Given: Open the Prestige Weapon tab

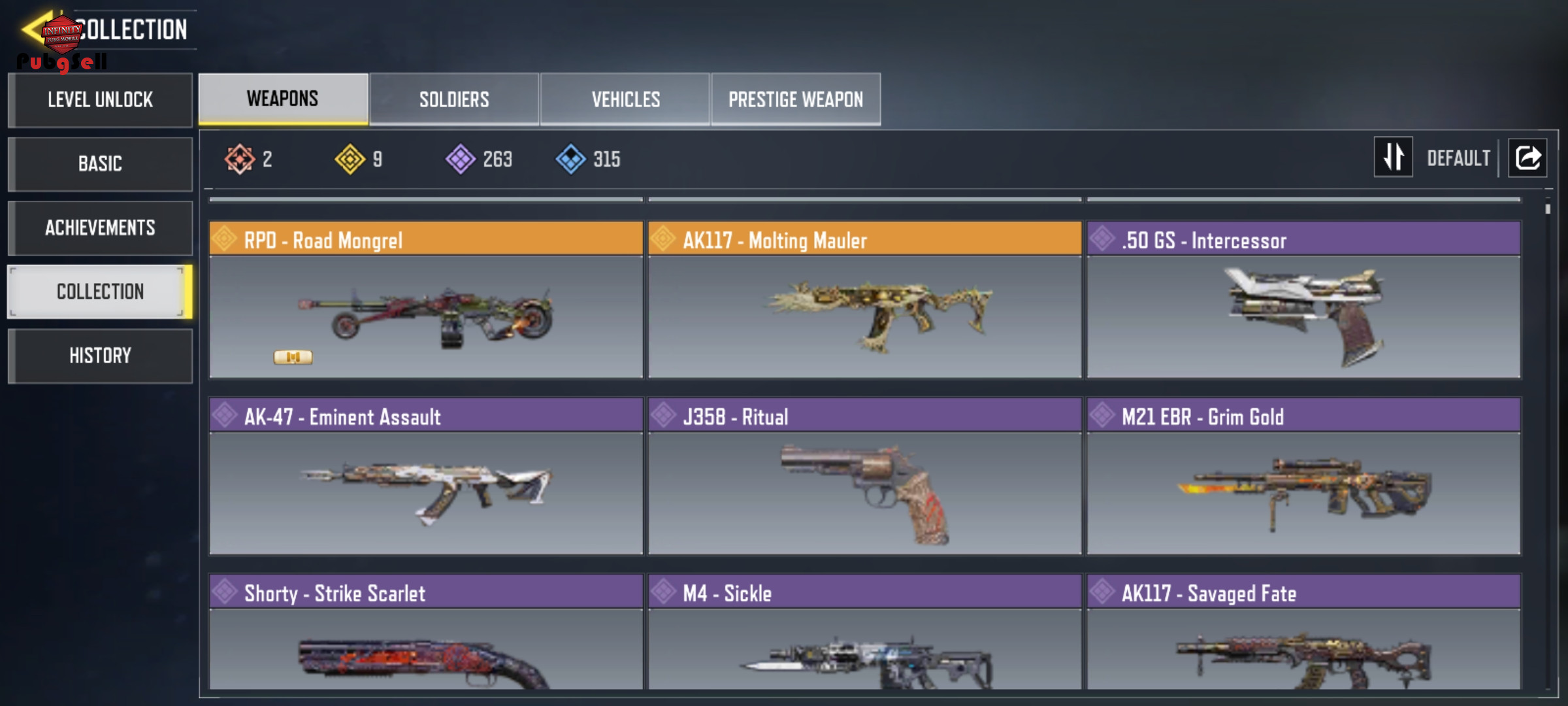Looking at the screenshot, I should (x=796, y=99).
